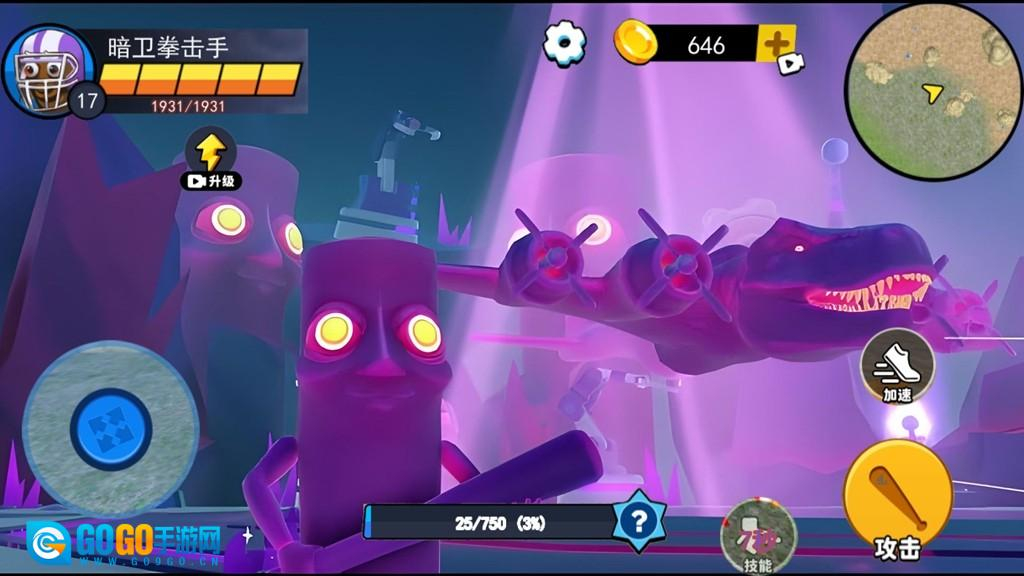Tap the lightning bolt 升级 upgrade button
1024x576 pixels.
[210, 158]
